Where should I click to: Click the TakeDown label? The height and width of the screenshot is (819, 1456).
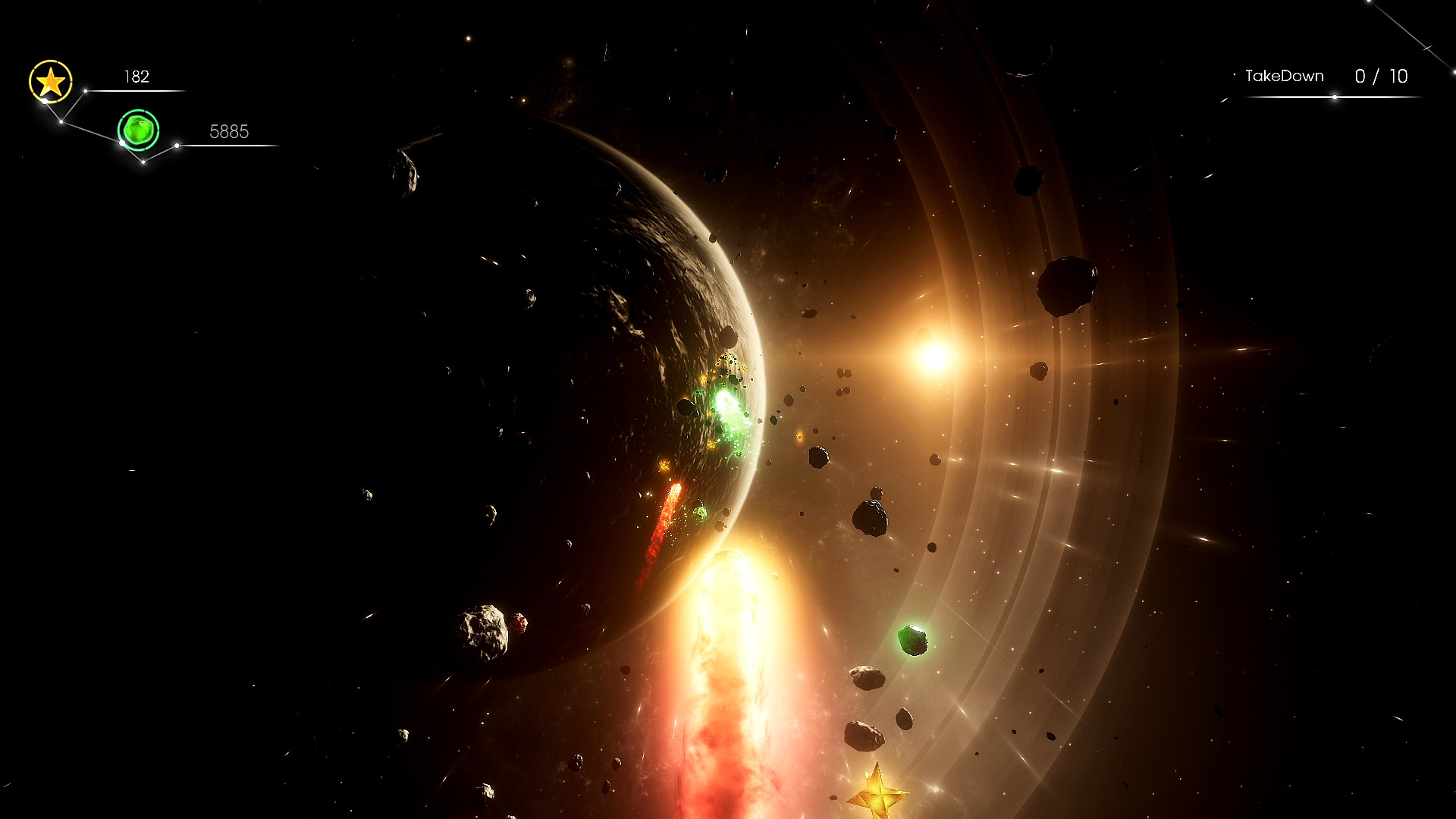[1285, 75]
